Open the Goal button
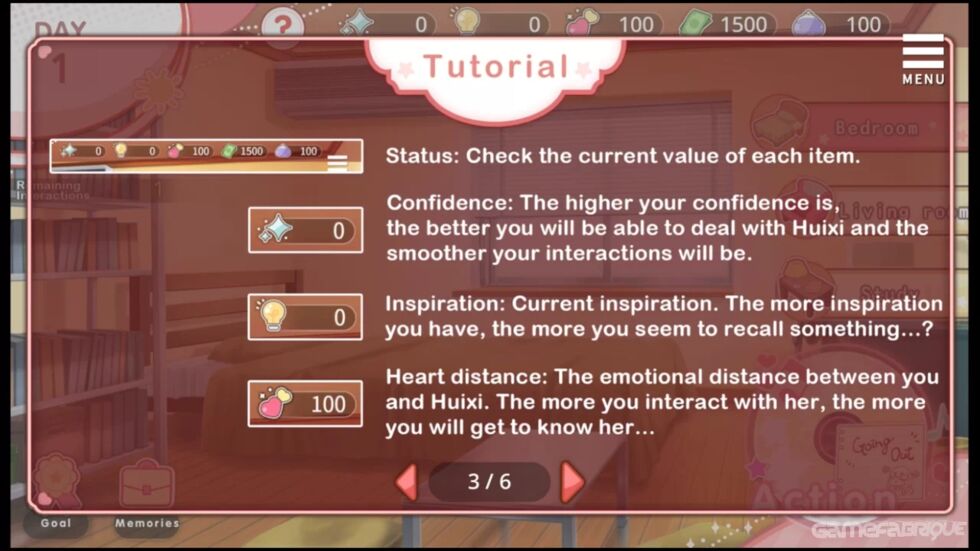Screen dimensions: 980x551 coord(56,490)
